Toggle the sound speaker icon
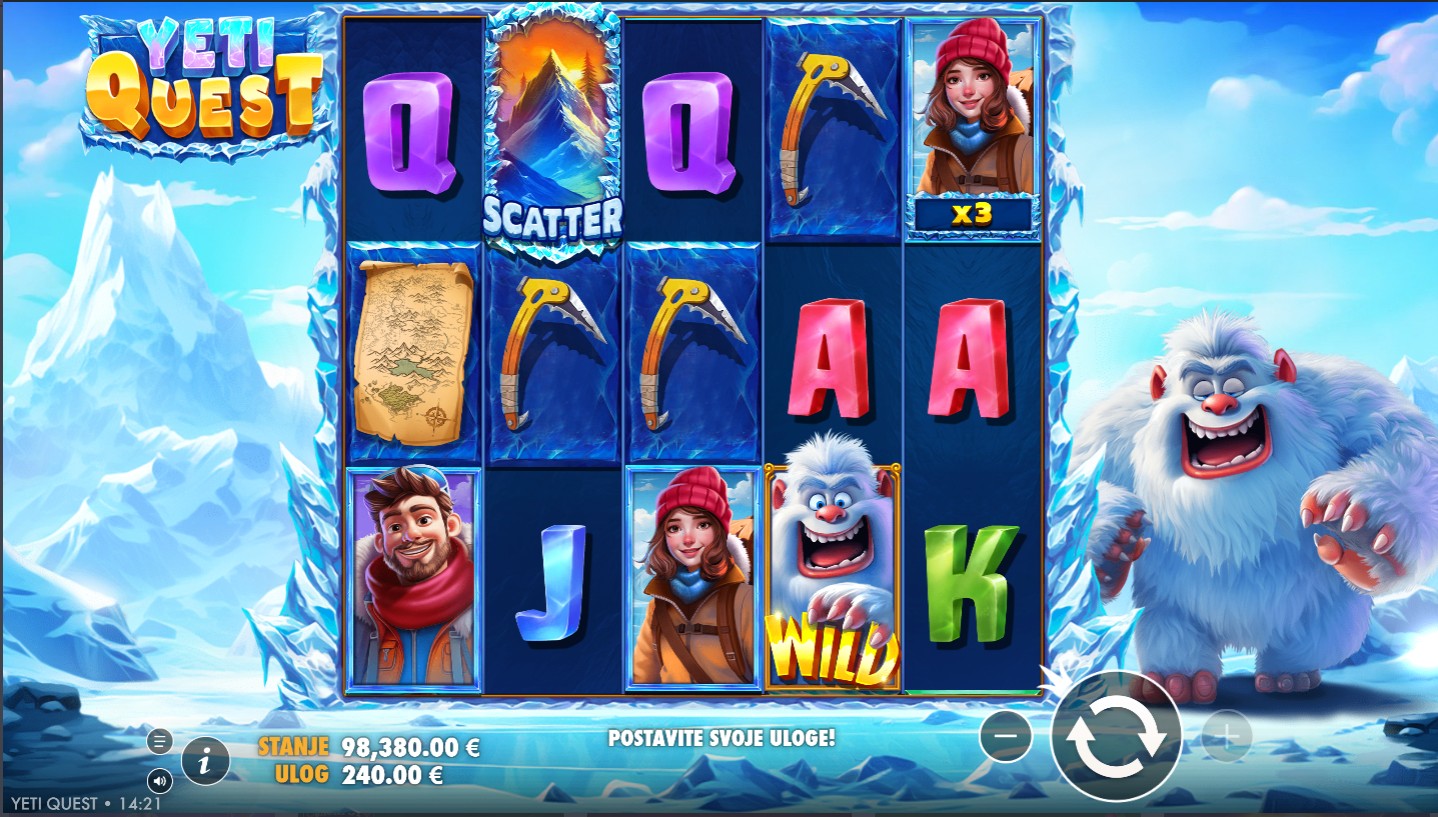 pyautogui.click(x=159, y=780)
